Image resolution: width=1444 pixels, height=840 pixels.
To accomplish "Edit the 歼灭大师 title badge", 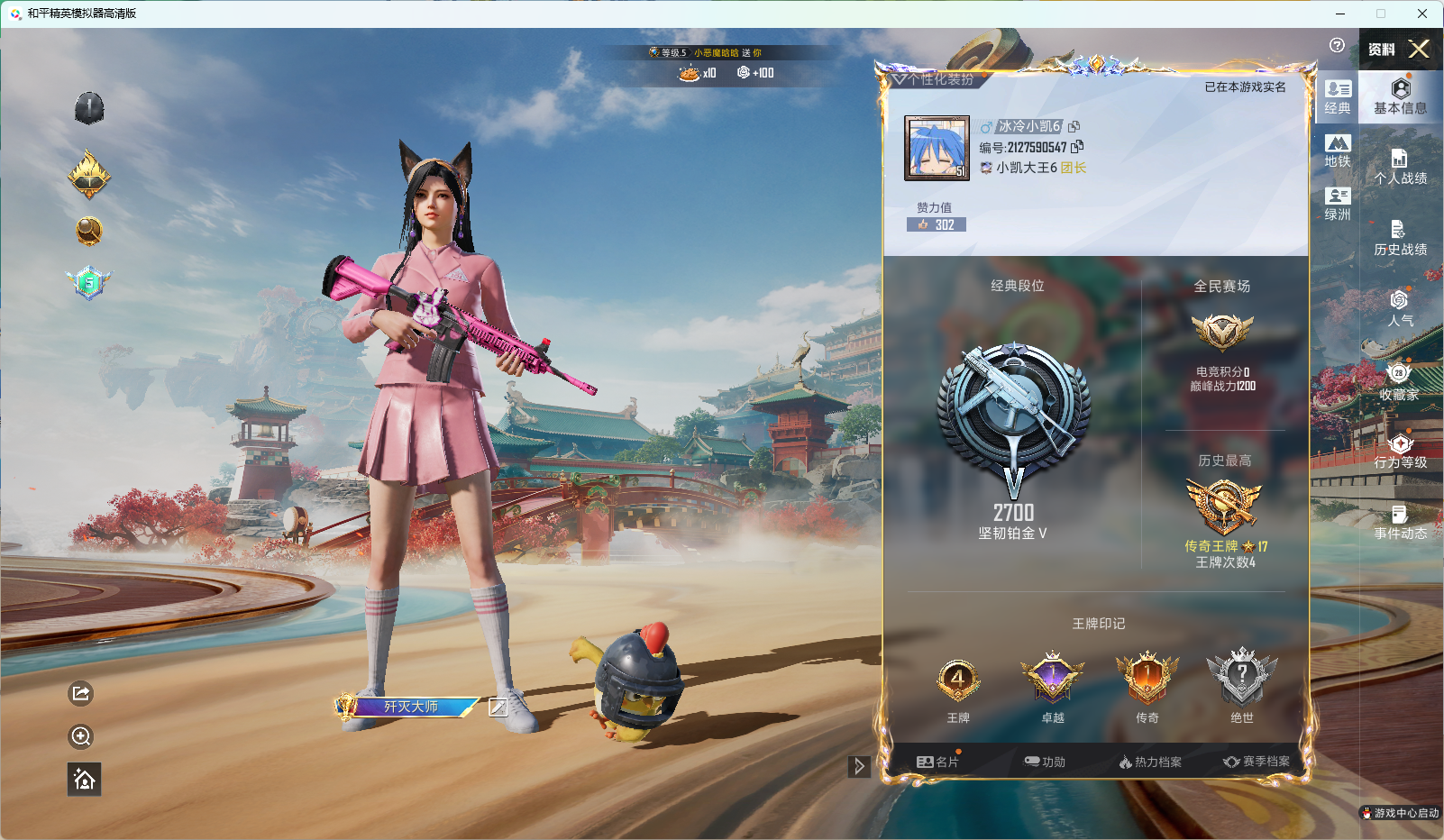I will click(498, 708).
